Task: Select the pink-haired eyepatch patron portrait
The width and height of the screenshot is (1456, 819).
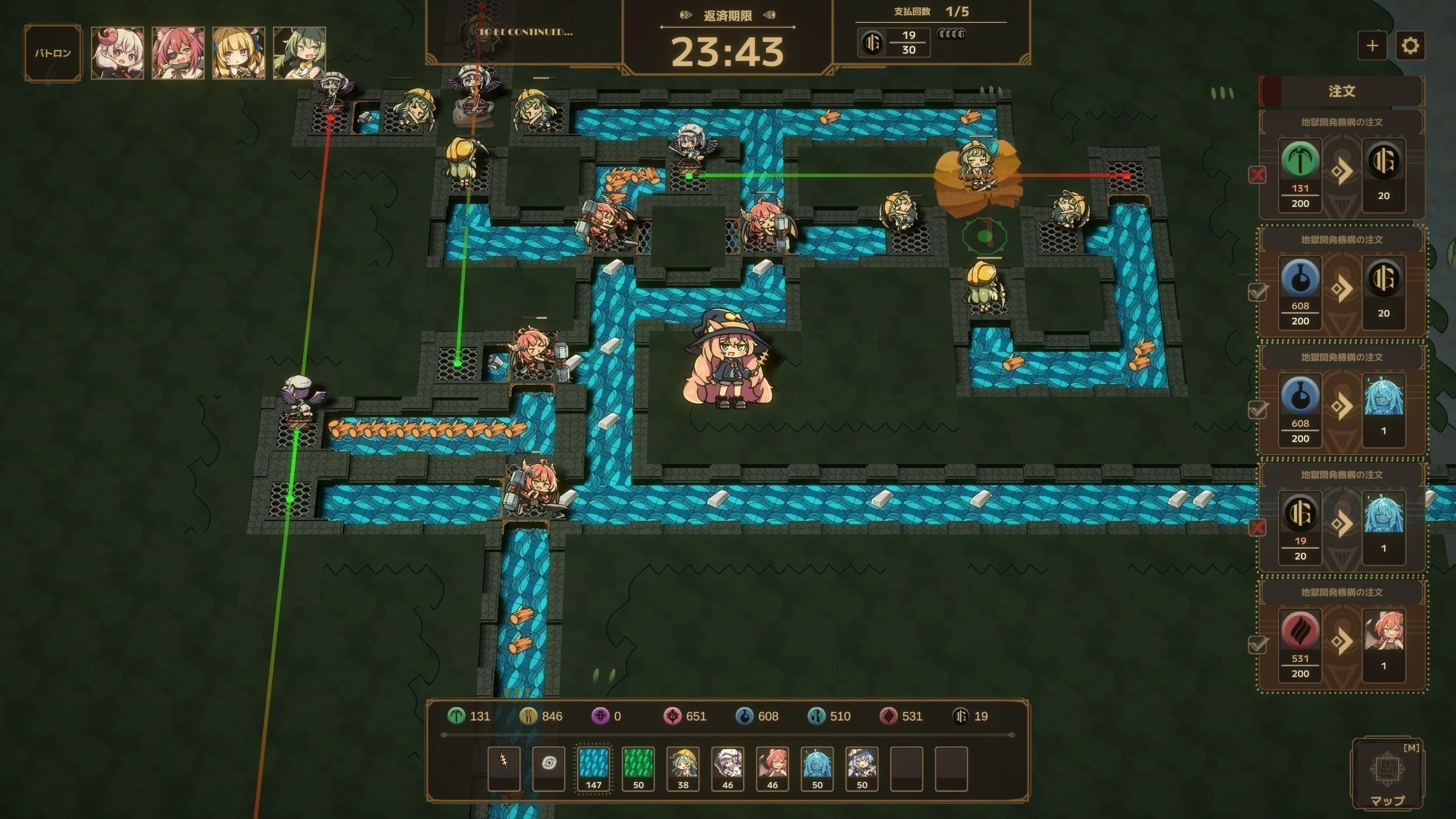Action: (178, 53)
